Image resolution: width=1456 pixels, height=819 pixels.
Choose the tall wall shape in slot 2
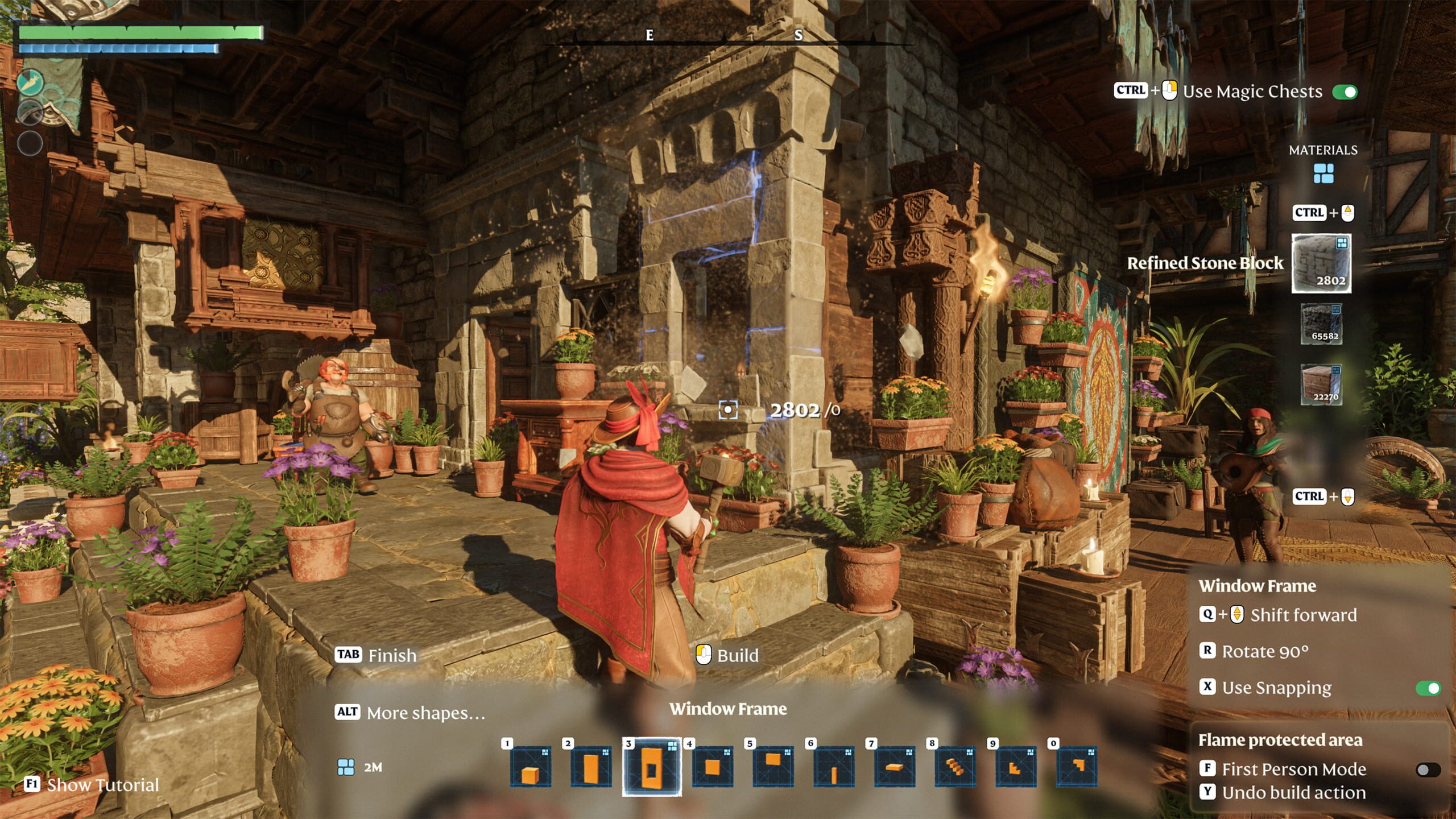591,767
